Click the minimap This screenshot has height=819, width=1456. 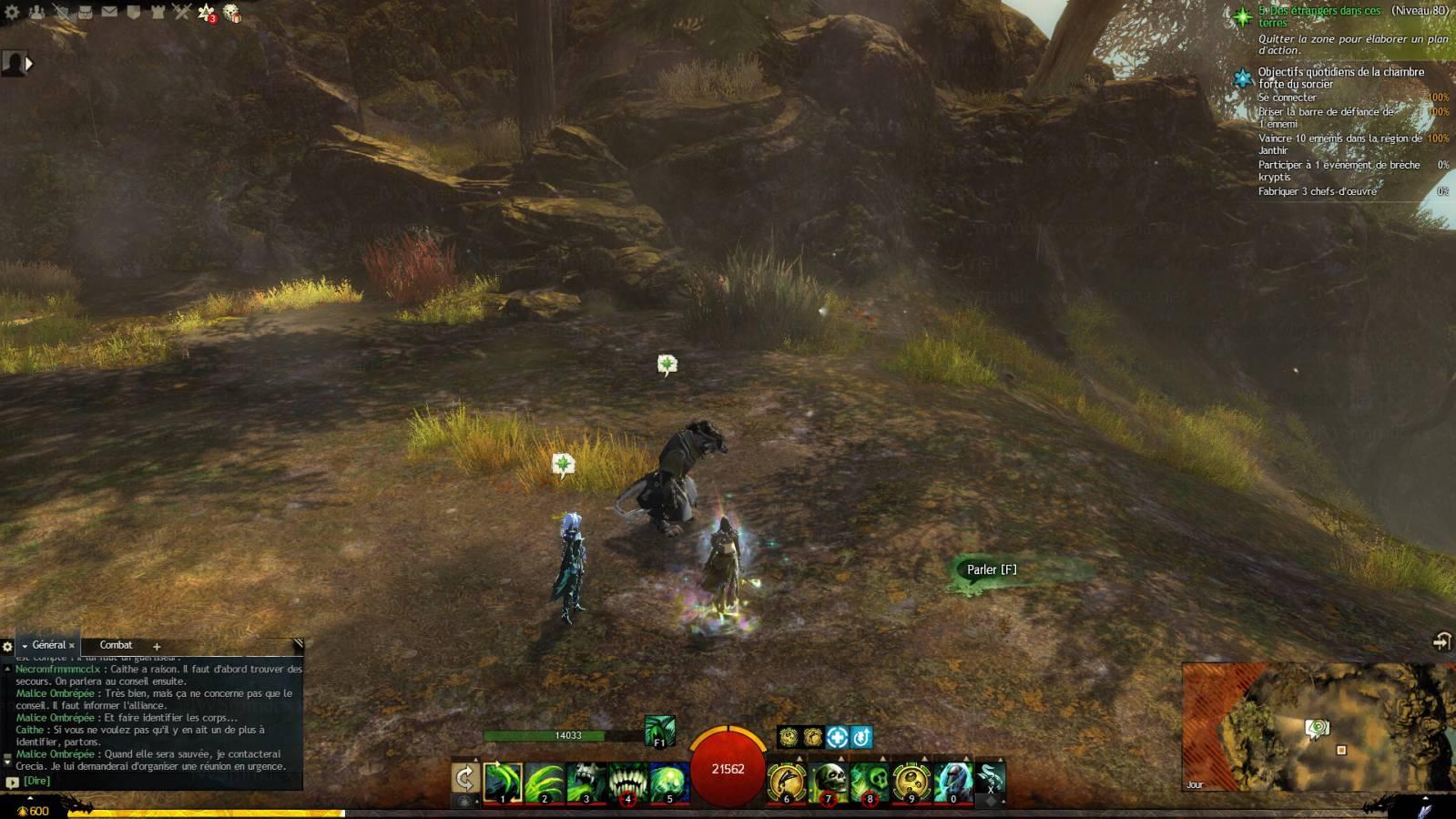(1318, 726)
